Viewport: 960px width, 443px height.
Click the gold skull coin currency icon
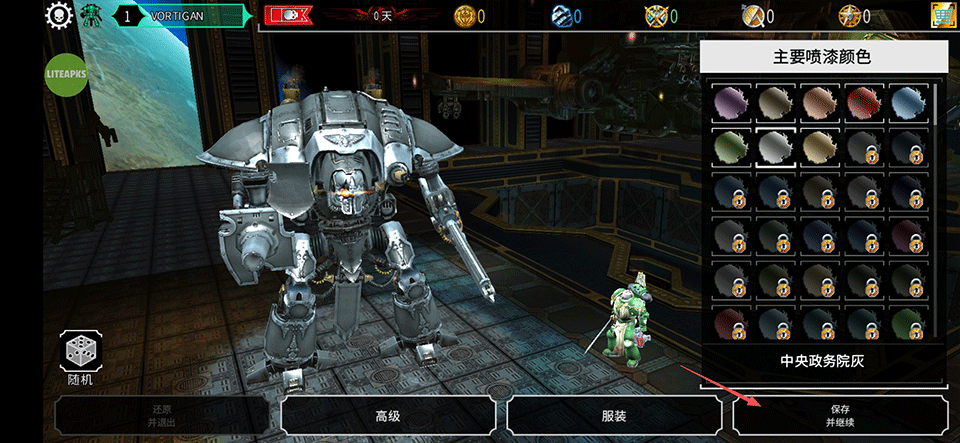[x=464, y=16]
